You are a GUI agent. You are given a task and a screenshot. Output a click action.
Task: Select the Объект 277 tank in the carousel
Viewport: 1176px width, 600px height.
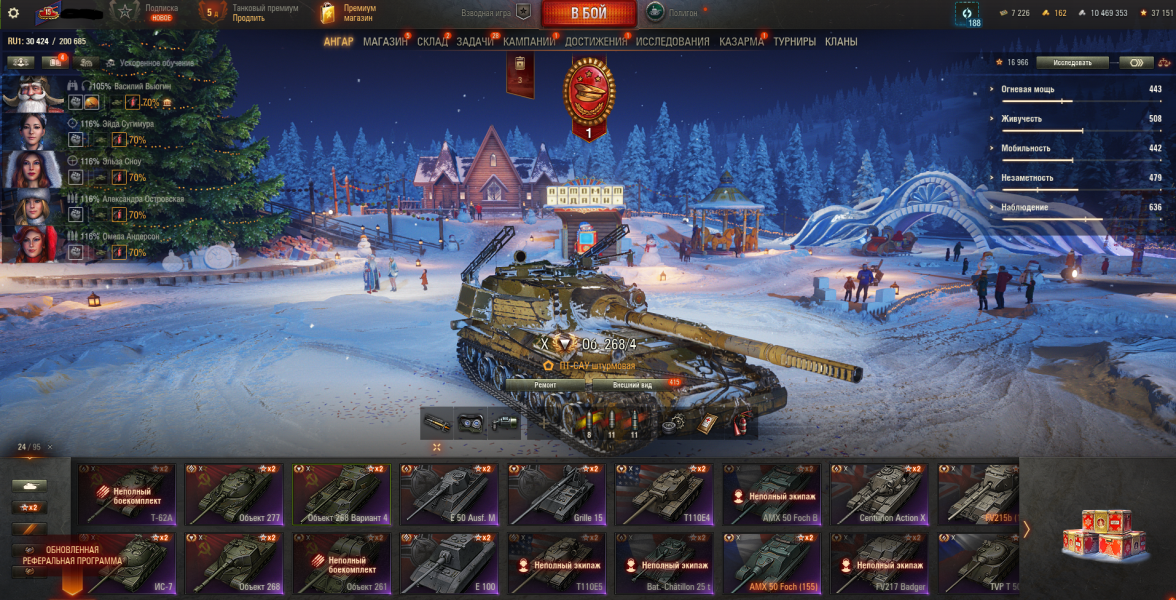coord(232,493)
